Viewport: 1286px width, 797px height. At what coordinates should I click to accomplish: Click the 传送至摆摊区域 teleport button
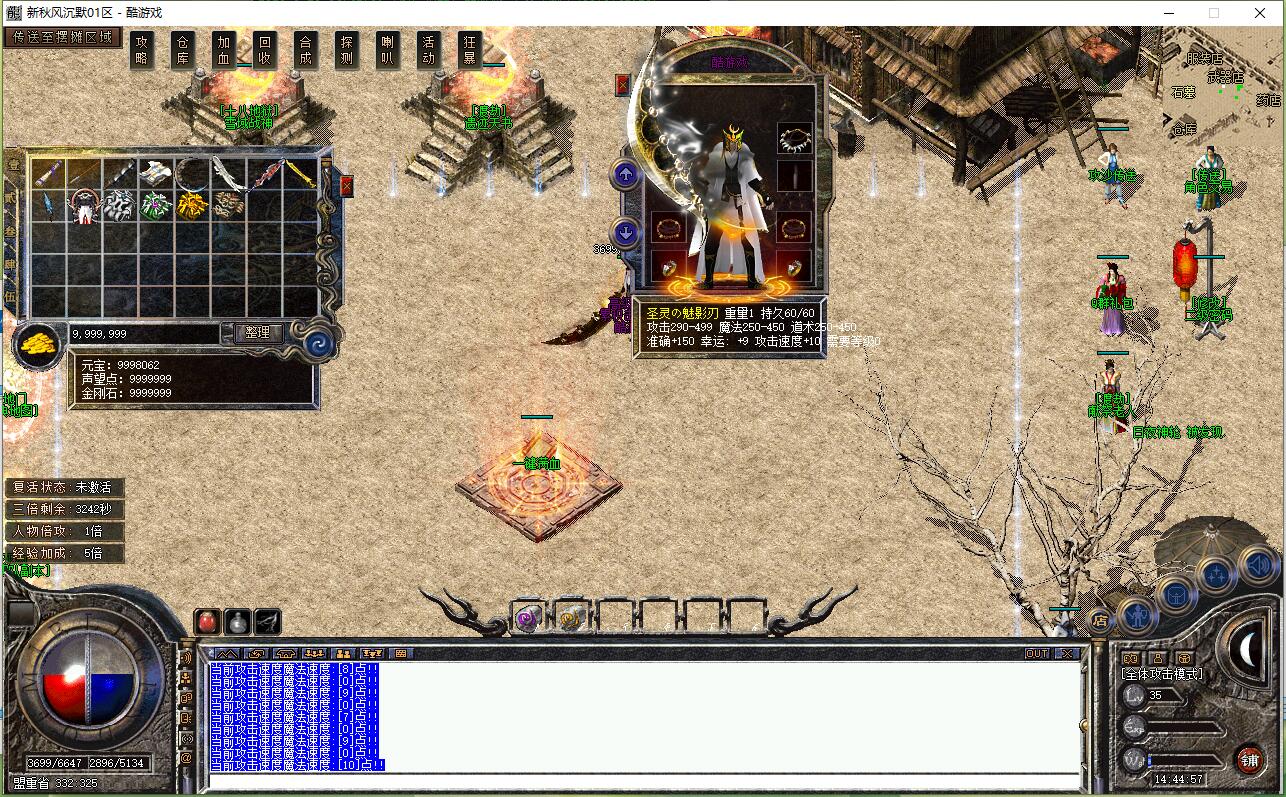click(63, 36)
